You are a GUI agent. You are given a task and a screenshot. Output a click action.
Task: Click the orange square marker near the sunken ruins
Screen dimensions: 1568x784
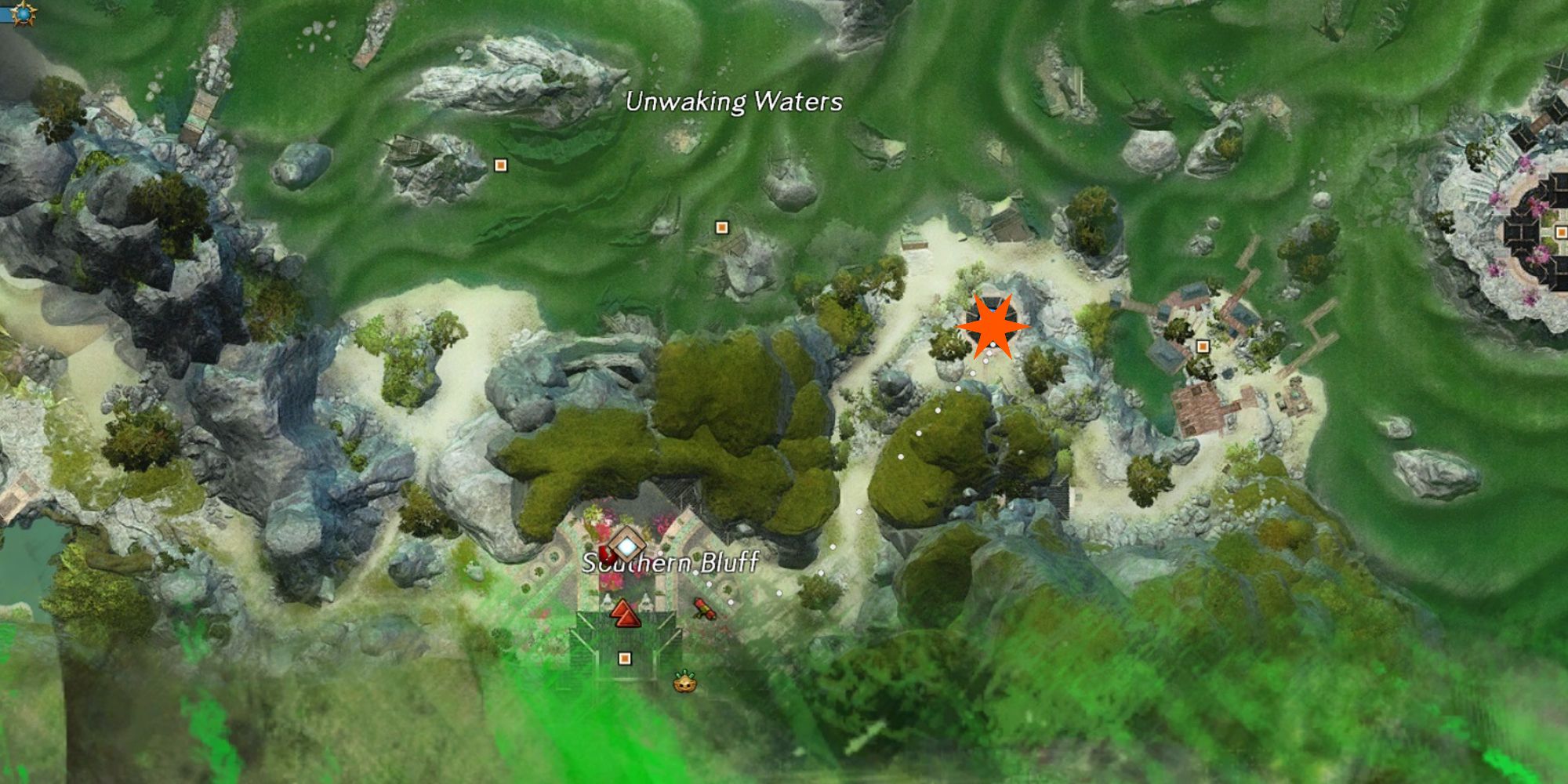pyautogui.click(x=721, y=226)
